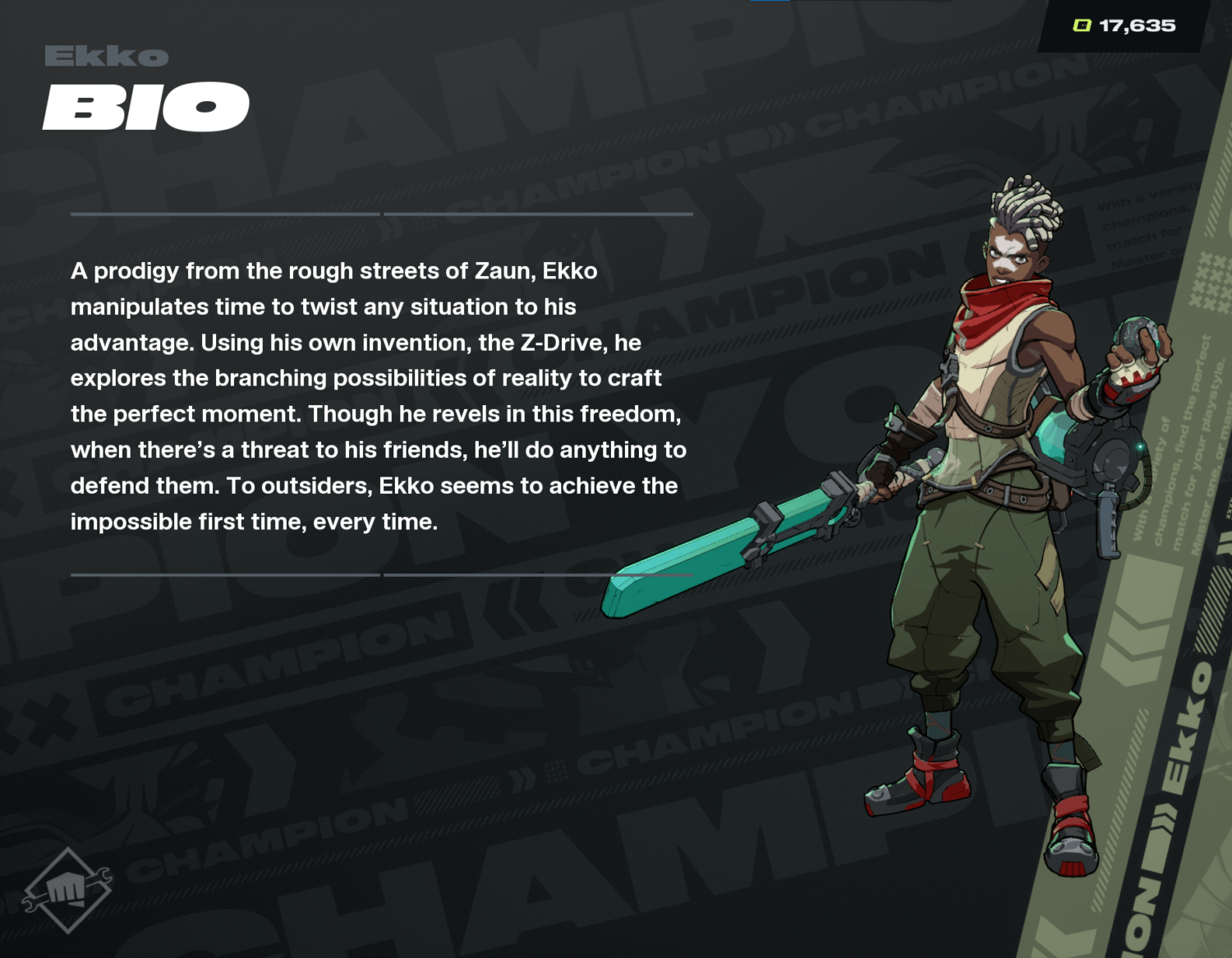Click the green currency icon beside 17,635
Screen dimensions: 1232x958
[1083, 25]
